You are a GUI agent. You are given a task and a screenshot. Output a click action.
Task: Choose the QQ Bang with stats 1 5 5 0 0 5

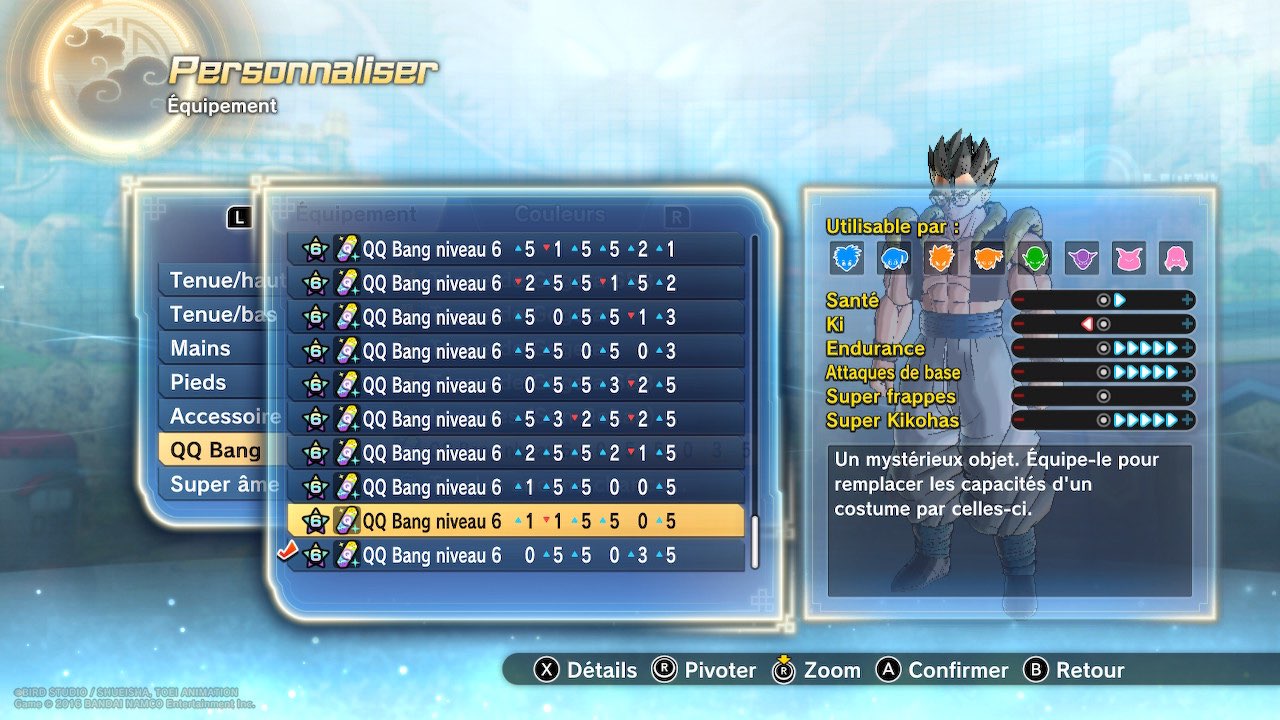tap(515, 488)
